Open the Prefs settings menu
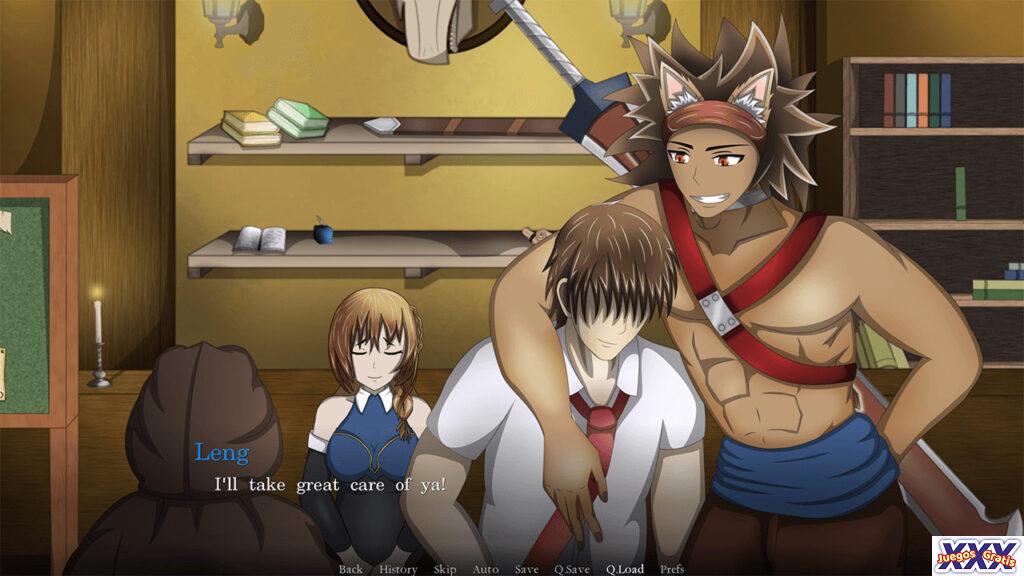 [672, 569]
